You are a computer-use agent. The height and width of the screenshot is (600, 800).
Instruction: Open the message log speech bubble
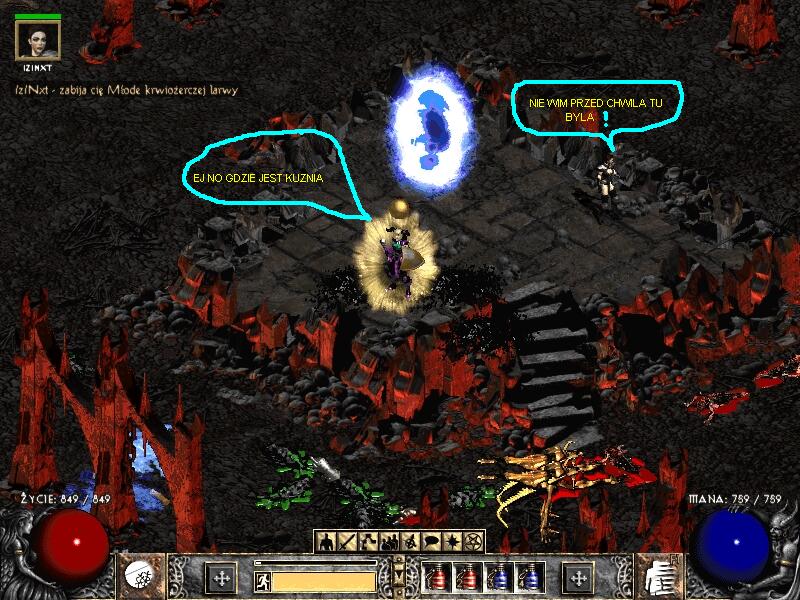tap(431, 541)
